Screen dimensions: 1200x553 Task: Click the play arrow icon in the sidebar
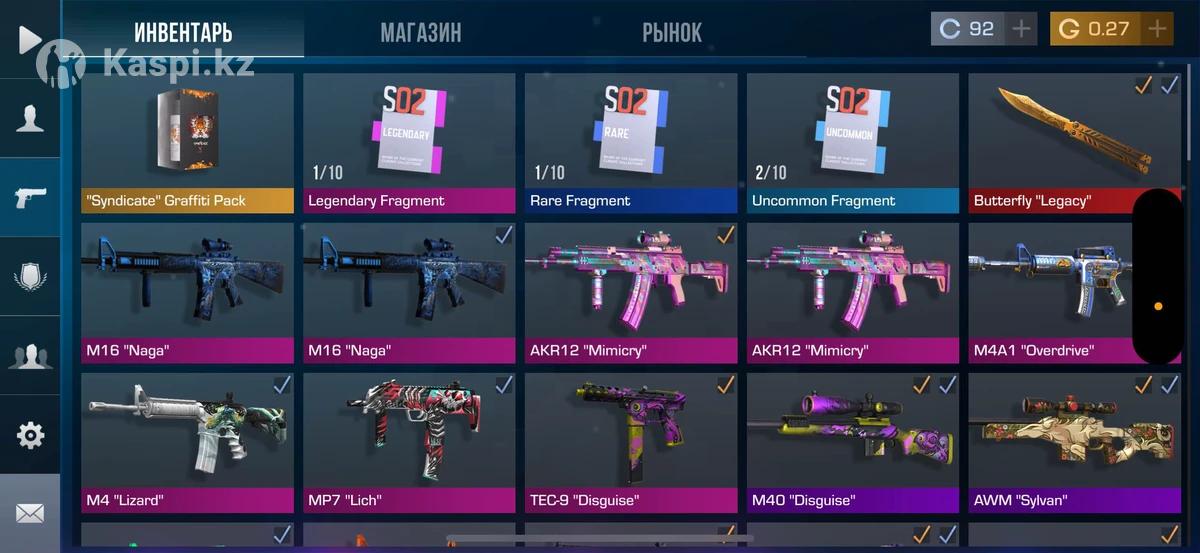[29, 39]
